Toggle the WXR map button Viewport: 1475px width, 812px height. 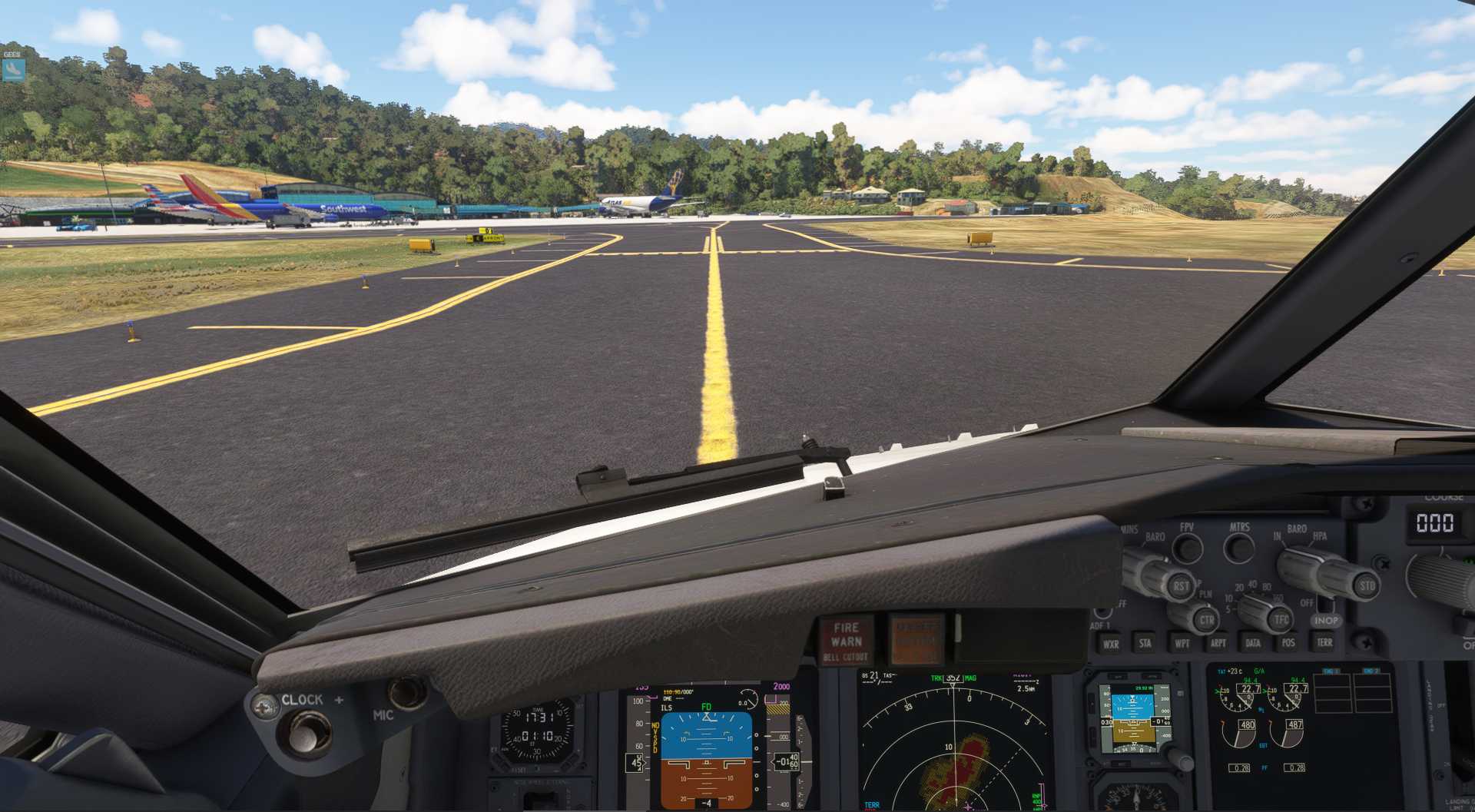[1111, 644]
